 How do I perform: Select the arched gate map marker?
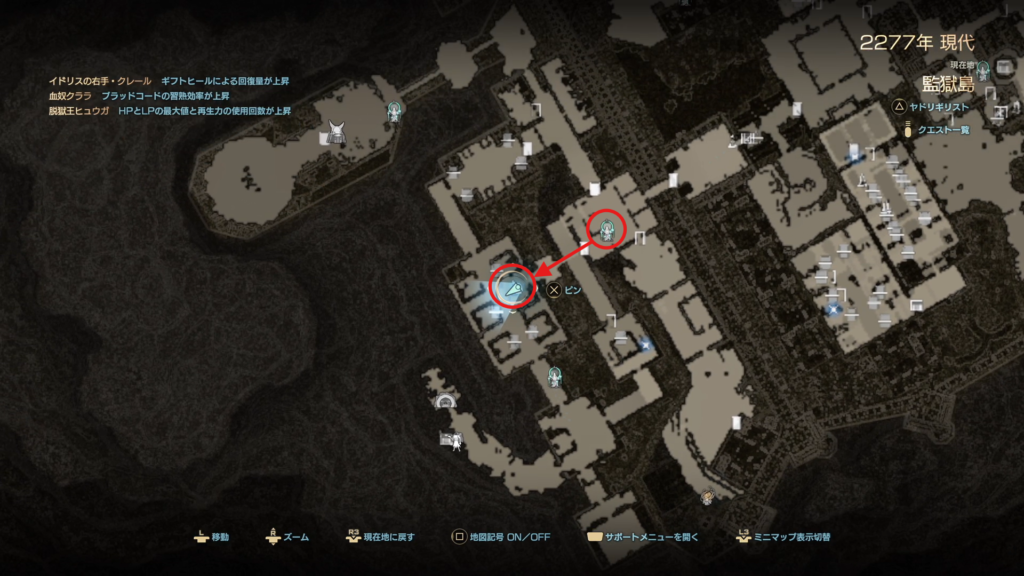pyautogui.click(x=445, y=402)
